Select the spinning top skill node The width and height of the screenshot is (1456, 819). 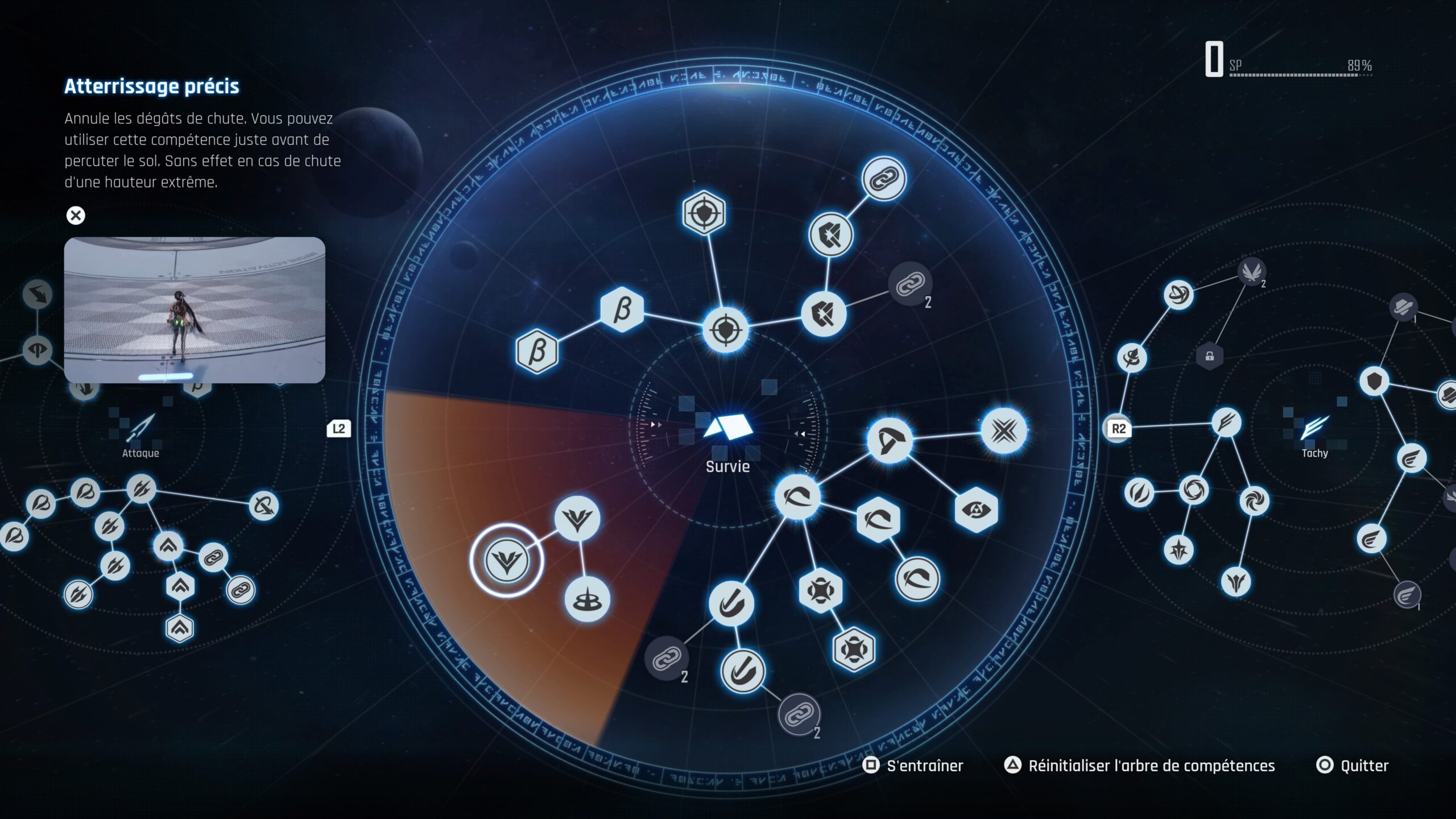(587, 599)
